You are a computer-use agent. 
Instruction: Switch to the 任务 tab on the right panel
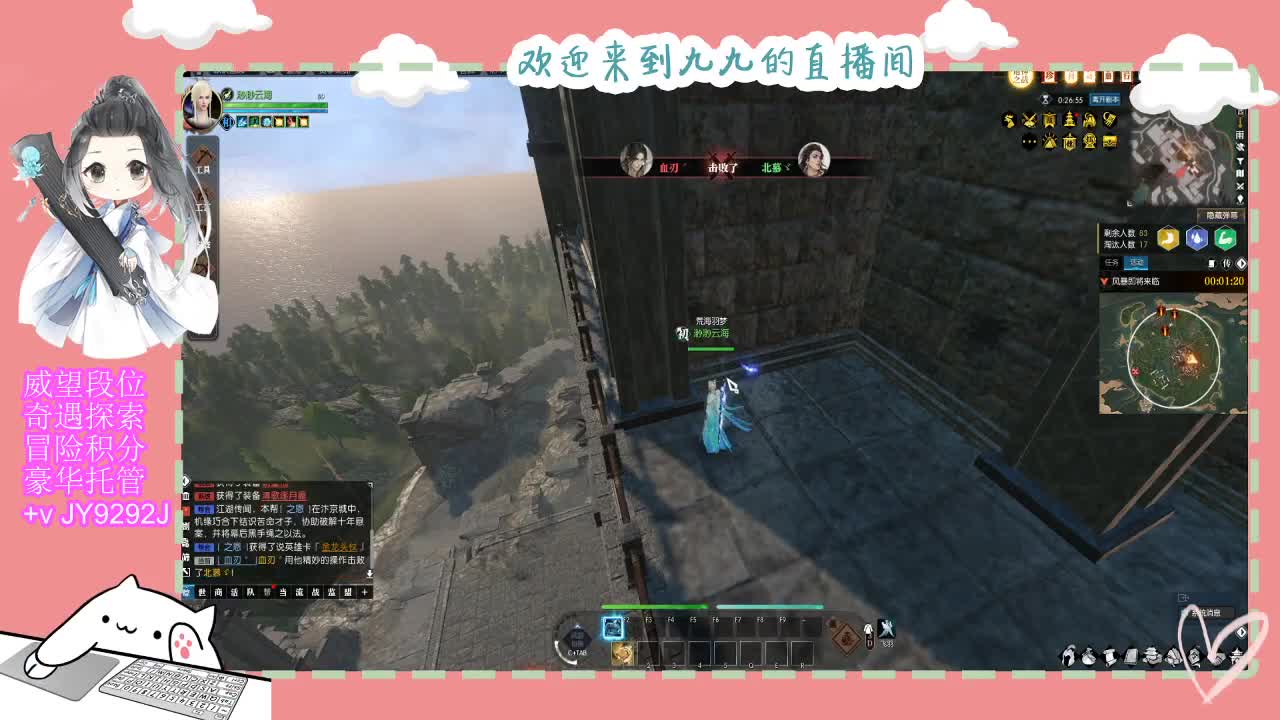pyautogui.click(x=1110, y=263)
